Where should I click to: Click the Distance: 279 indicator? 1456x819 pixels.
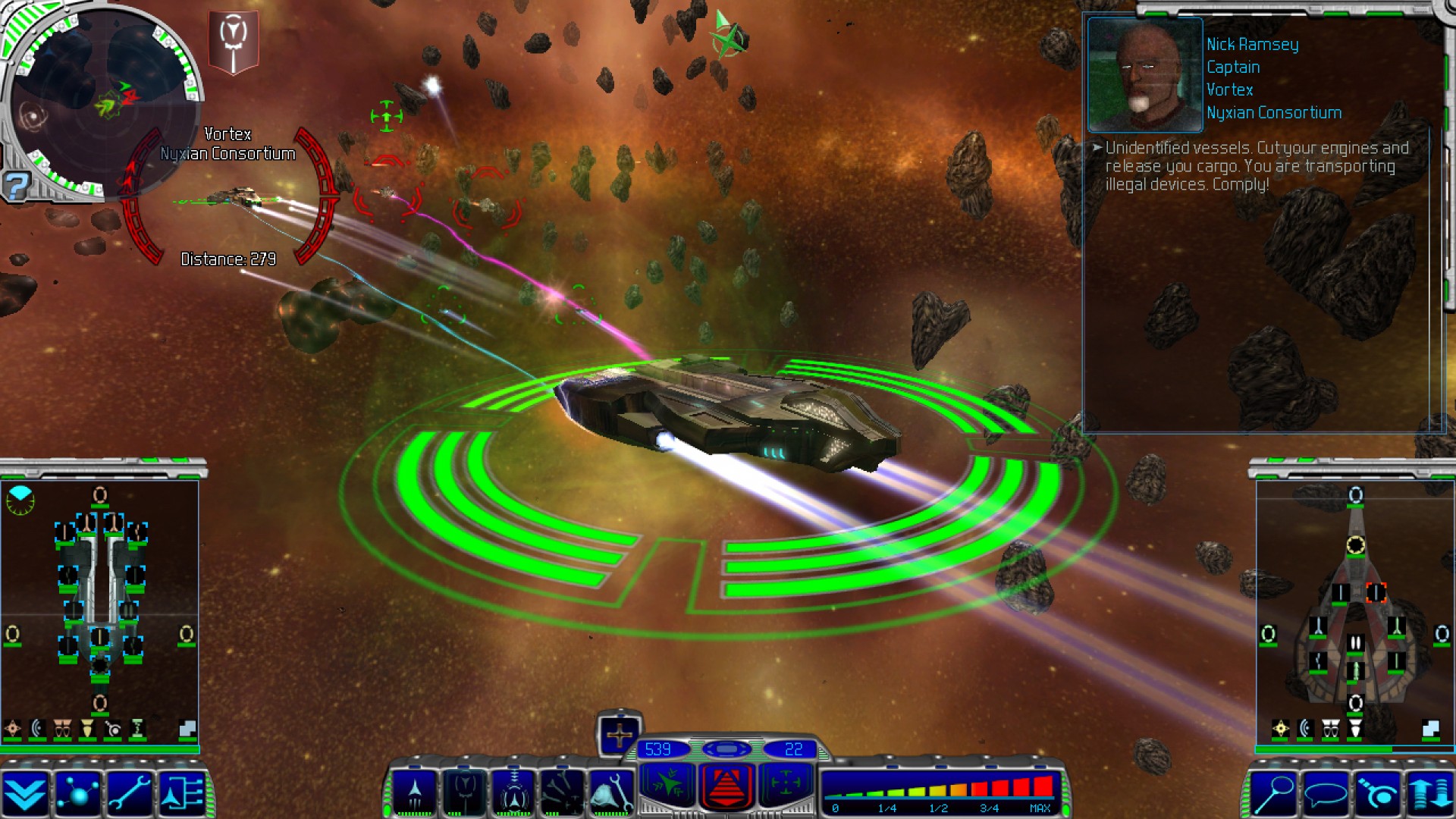(x=227, y=259)
